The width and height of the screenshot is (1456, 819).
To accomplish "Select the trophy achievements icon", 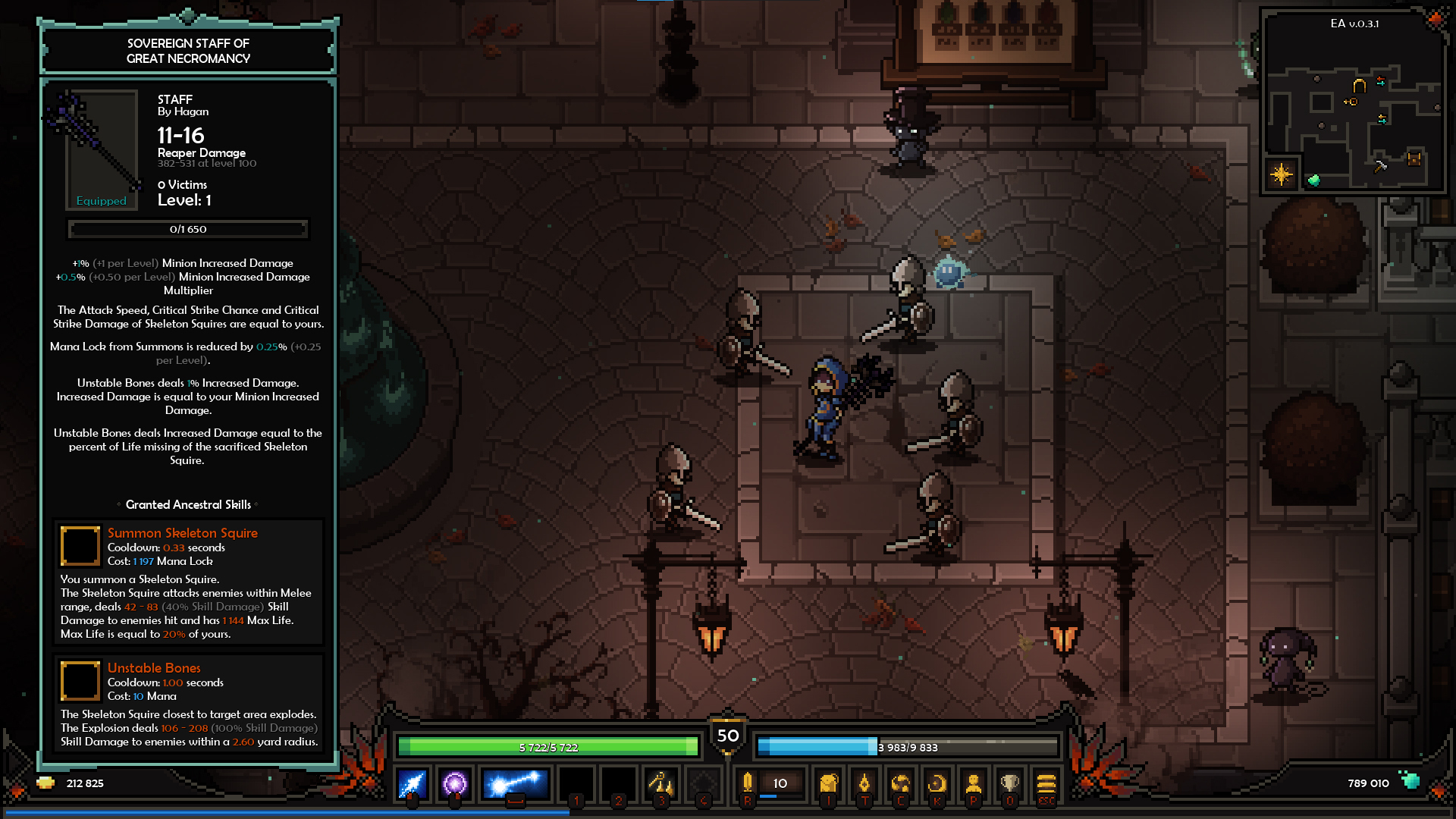I will (x=1010, y=786).
